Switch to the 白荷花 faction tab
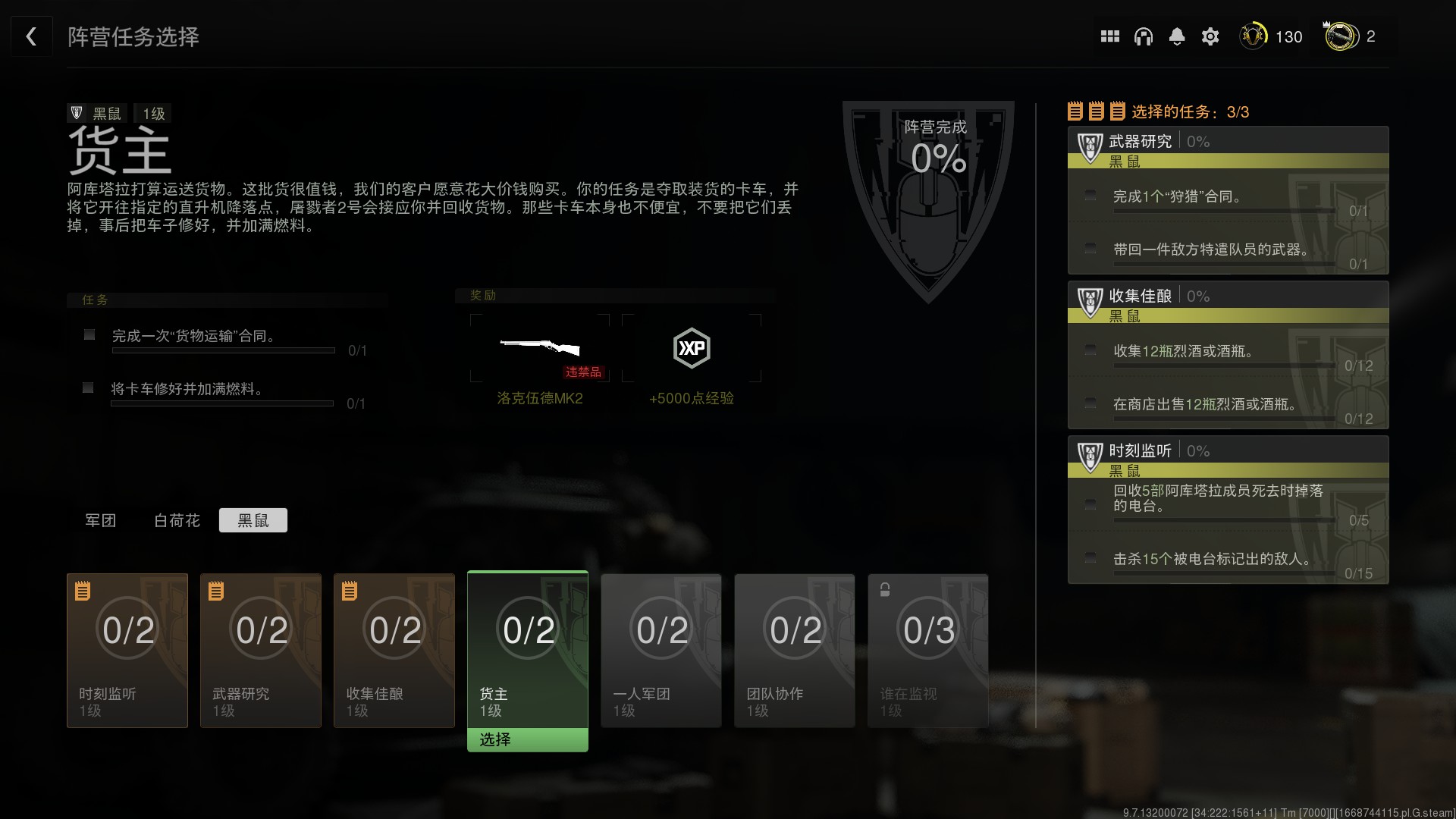The width and height of the screenshot is (1456, 819). click(177, 520)
